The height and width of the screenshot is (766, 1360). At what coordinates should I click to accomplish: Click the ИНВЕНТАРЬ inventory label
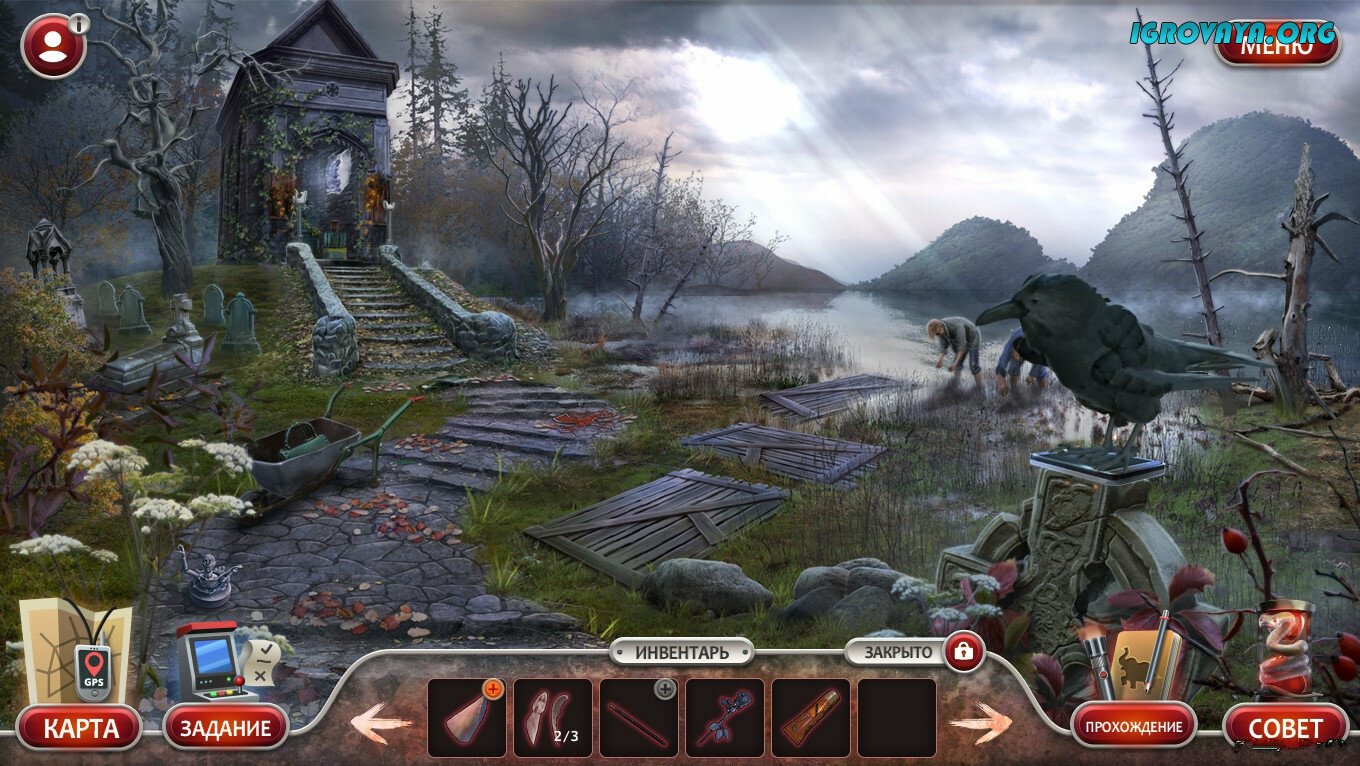(x=681, y=653)
